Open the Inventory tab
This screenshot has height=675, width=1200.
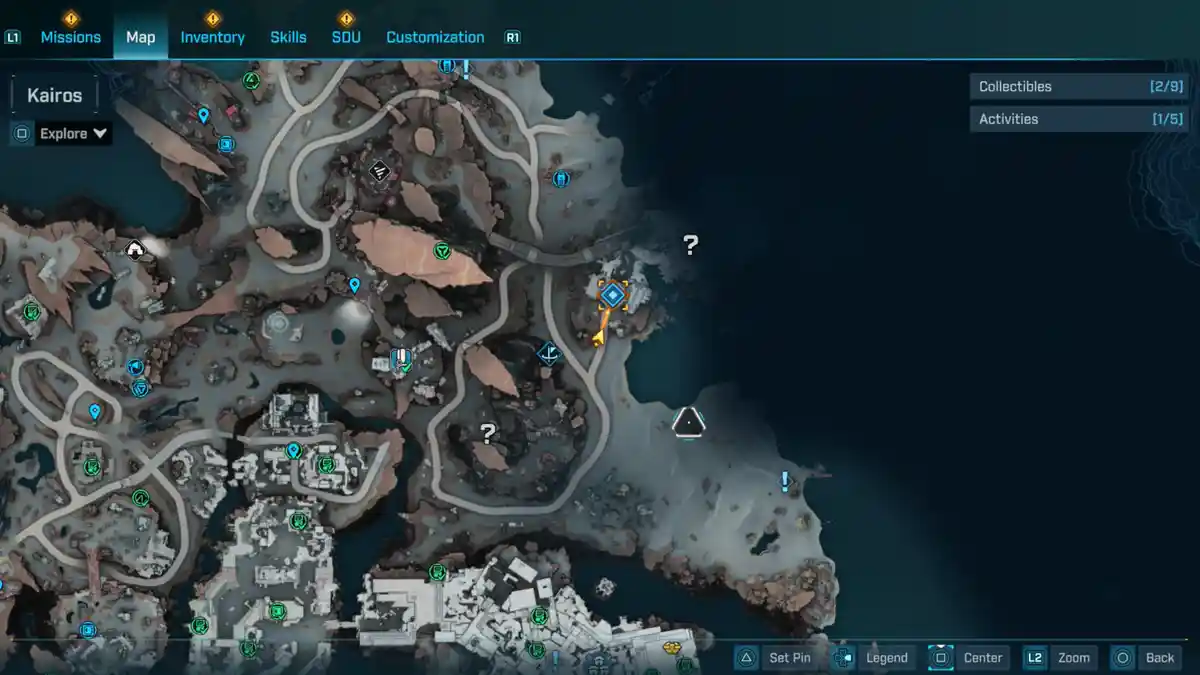click(212, 37)
